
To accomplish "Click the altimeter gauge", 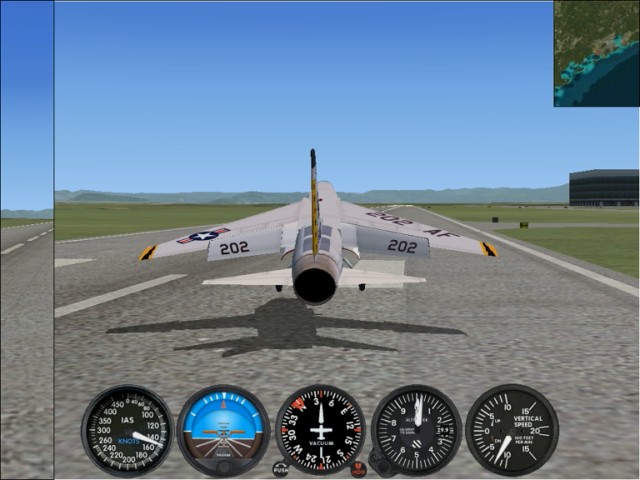I will 416,431.
